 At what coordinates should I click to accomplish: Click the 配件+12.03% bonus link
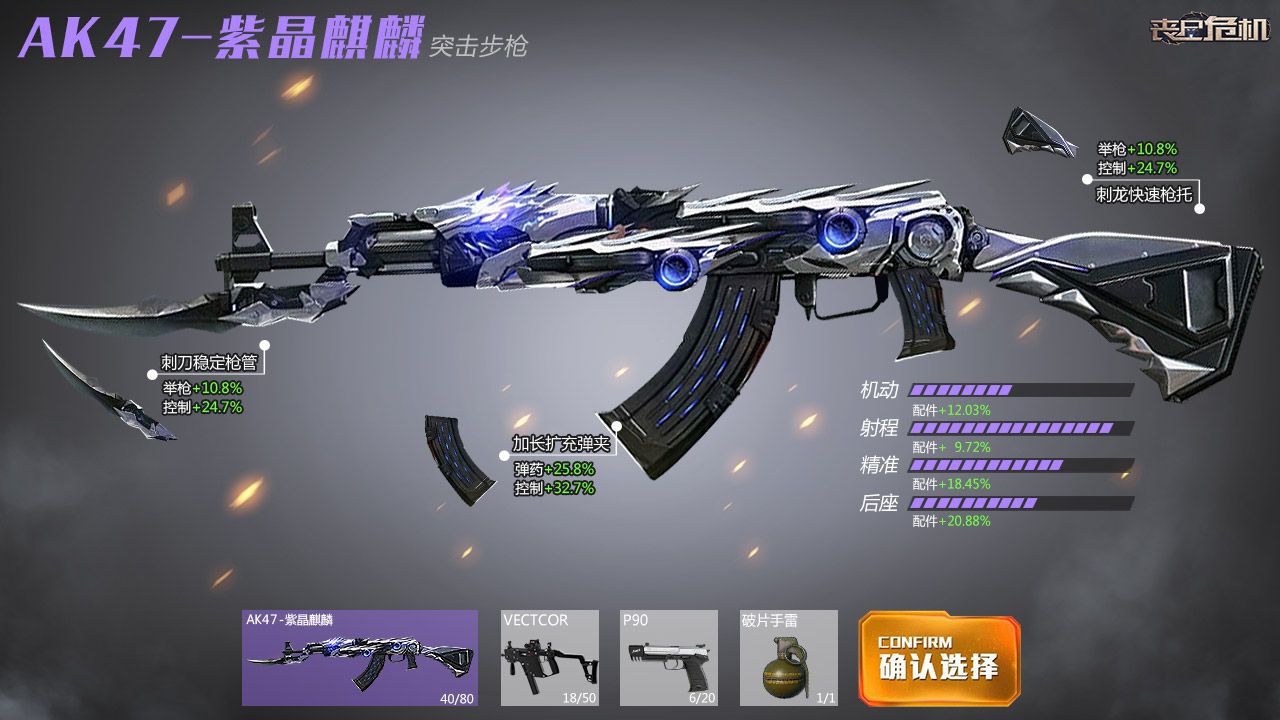click(950, 410)
